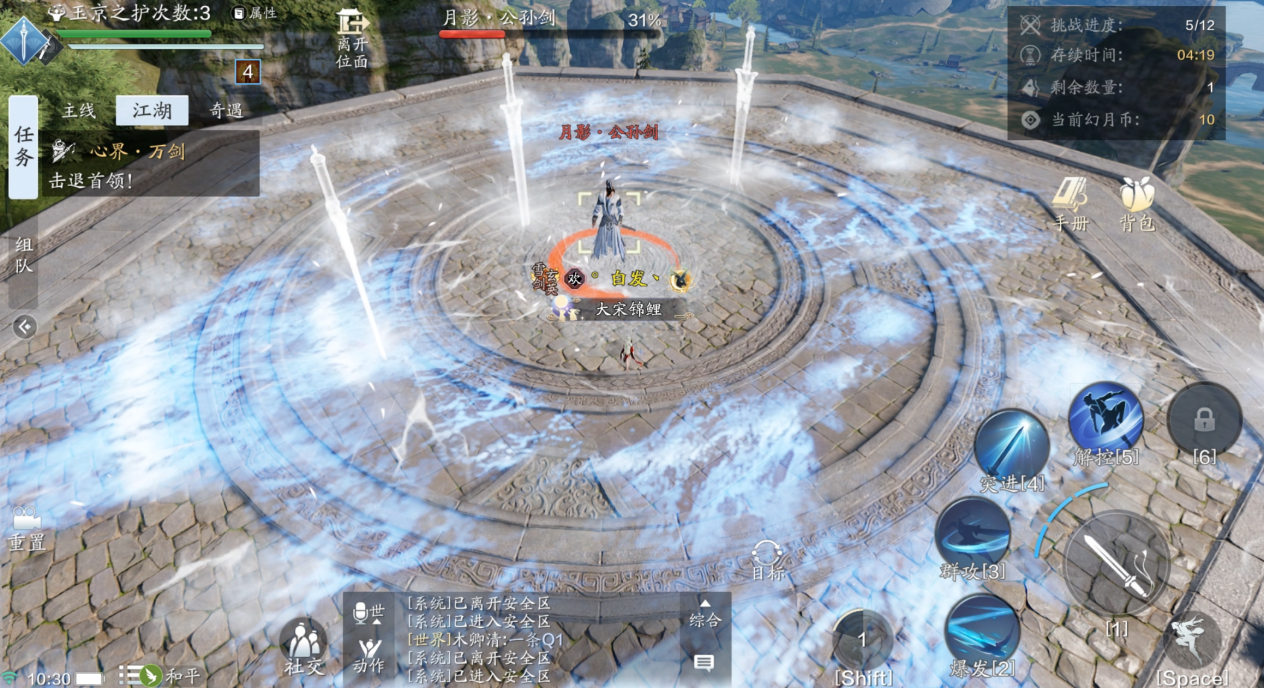
Task: Click the 目标 target switch button
Action: [x=768, y=560]
